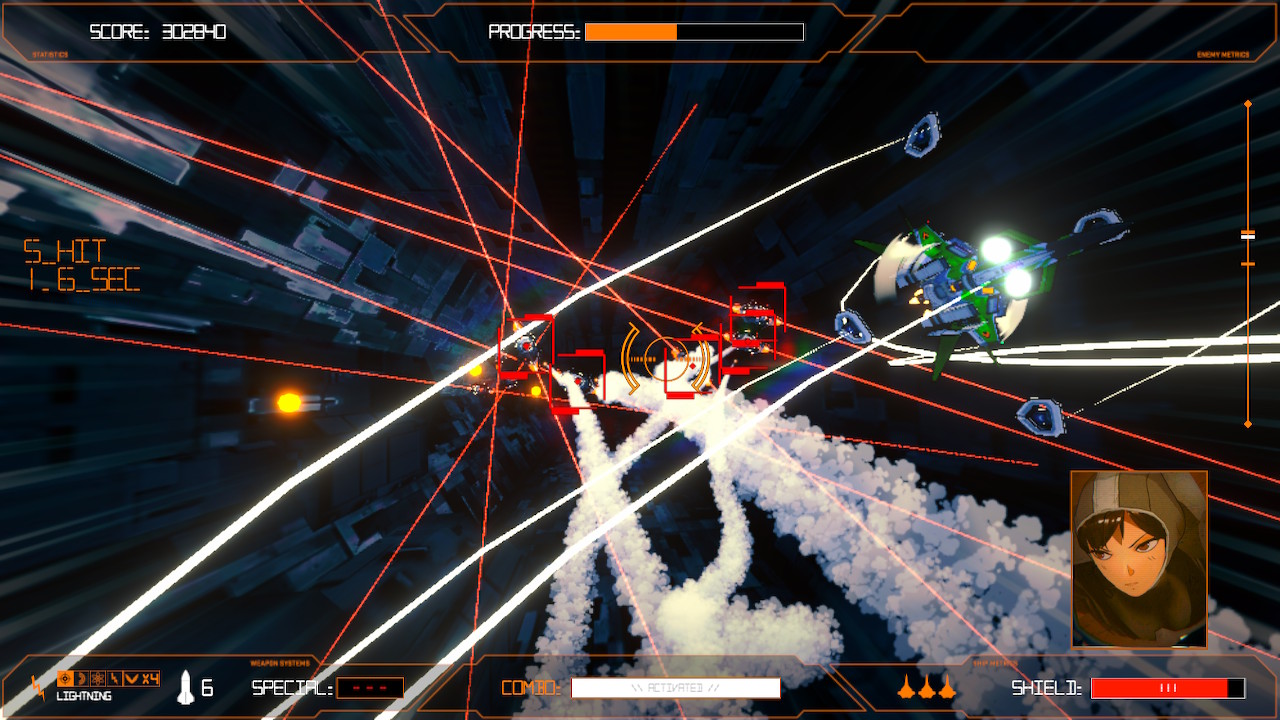Viewport: 1280px width, 720px height.
Task: Select the crosshair target weapon icon
Action: pyautogui.click(x=65, y=679)
